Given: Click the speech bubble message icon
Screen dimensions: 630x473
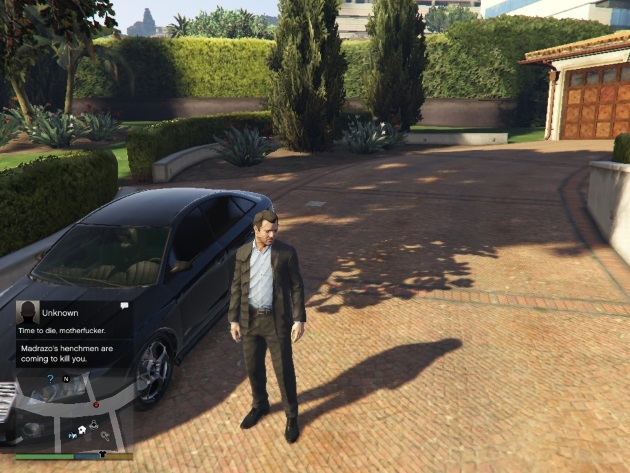Looking at the screenshot, I should pyautogui.click(x=124, y=305).
